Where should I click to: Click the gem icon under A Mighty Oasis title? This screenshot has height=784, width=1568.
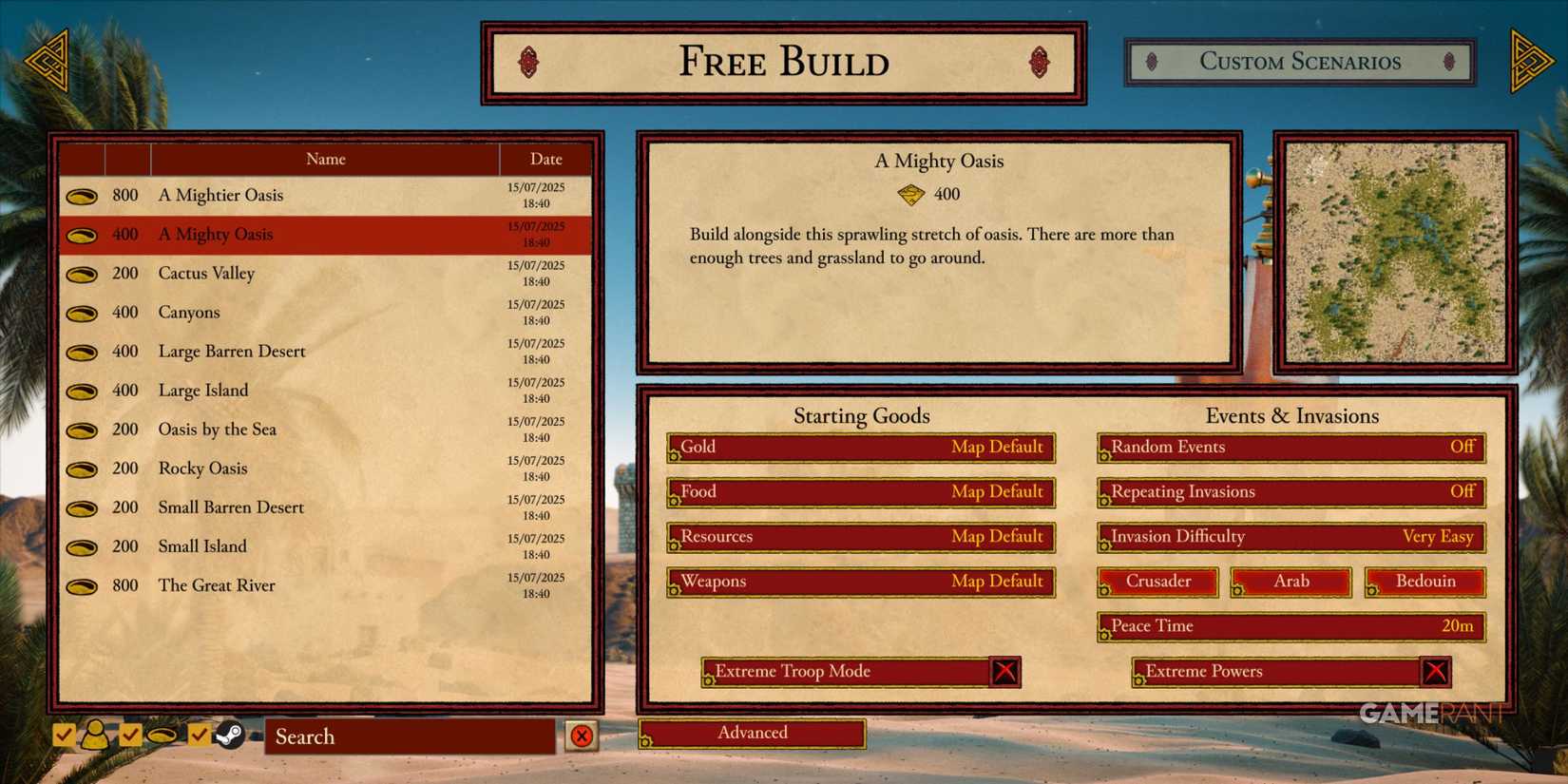(x=912, y=194)
